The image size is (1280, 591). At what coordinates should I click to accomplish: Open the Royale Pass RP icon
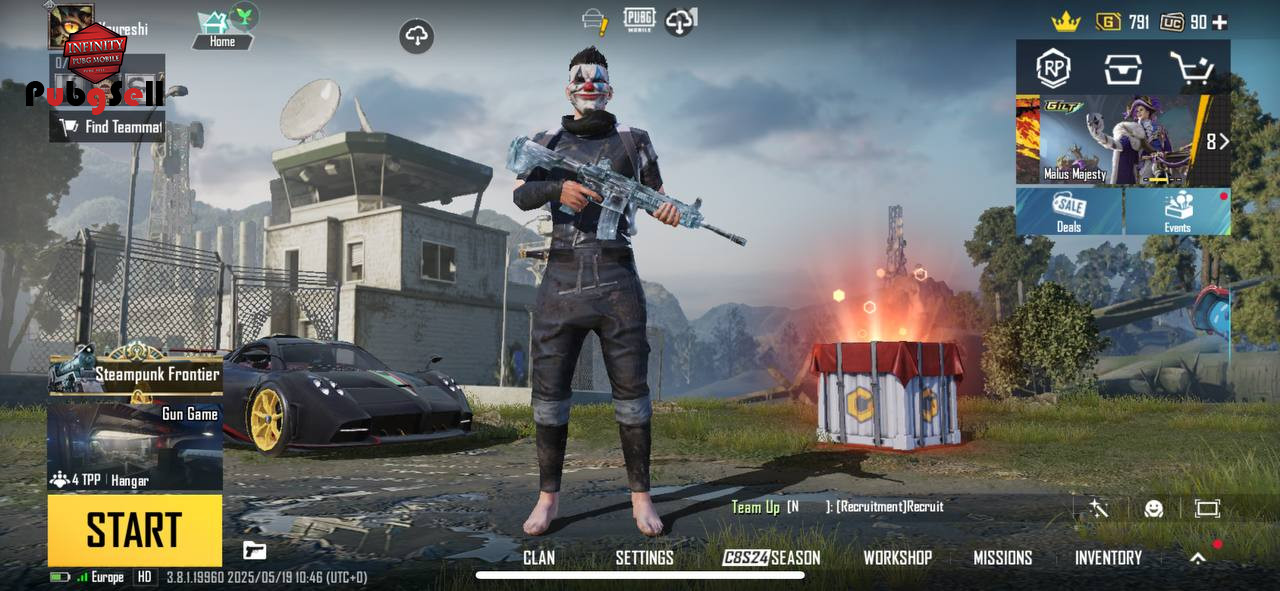pyautogui.click(x=1052, y=69)
